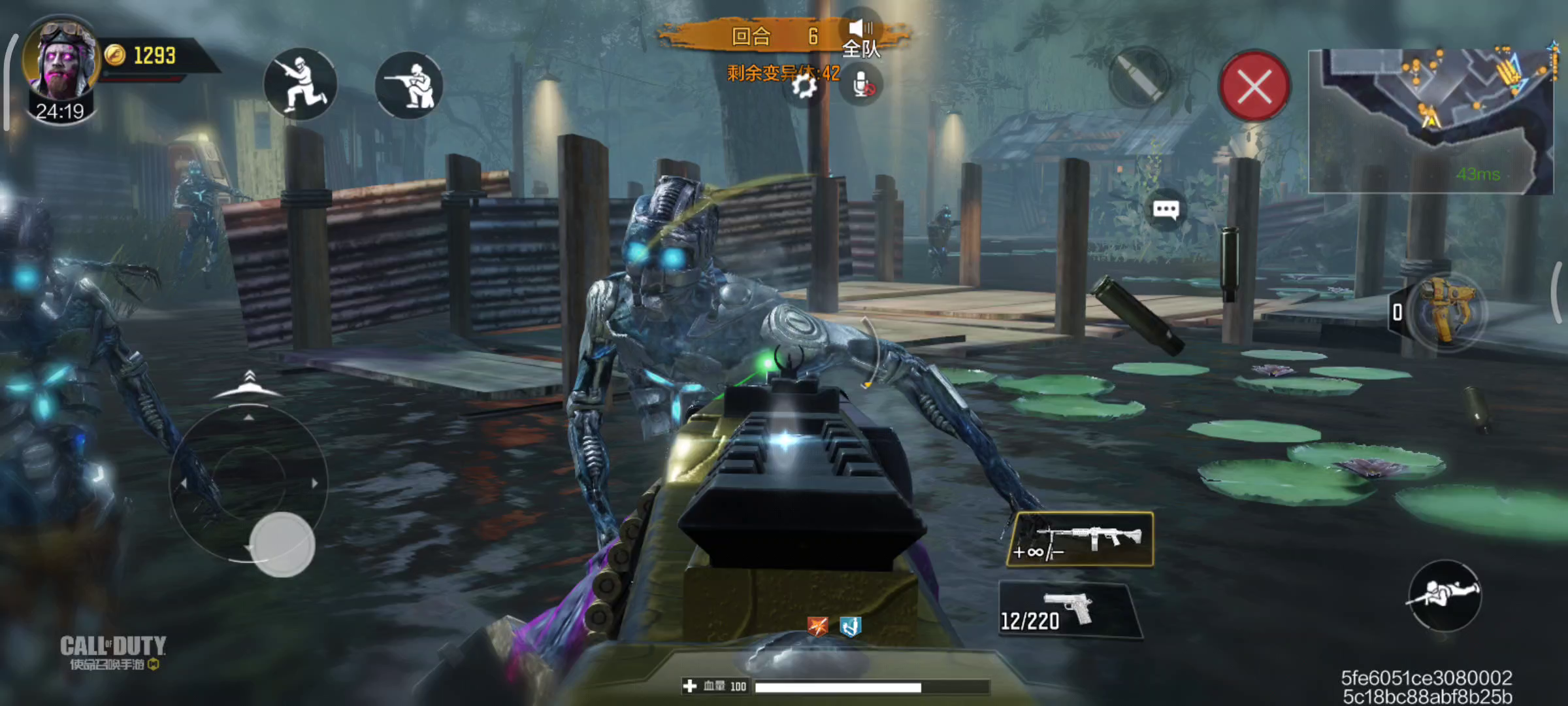Select the orange perk buff icon
Image resolution: width=1568 pixels, height=706 pixels.
pyautogui.click(x=817, y=626)
